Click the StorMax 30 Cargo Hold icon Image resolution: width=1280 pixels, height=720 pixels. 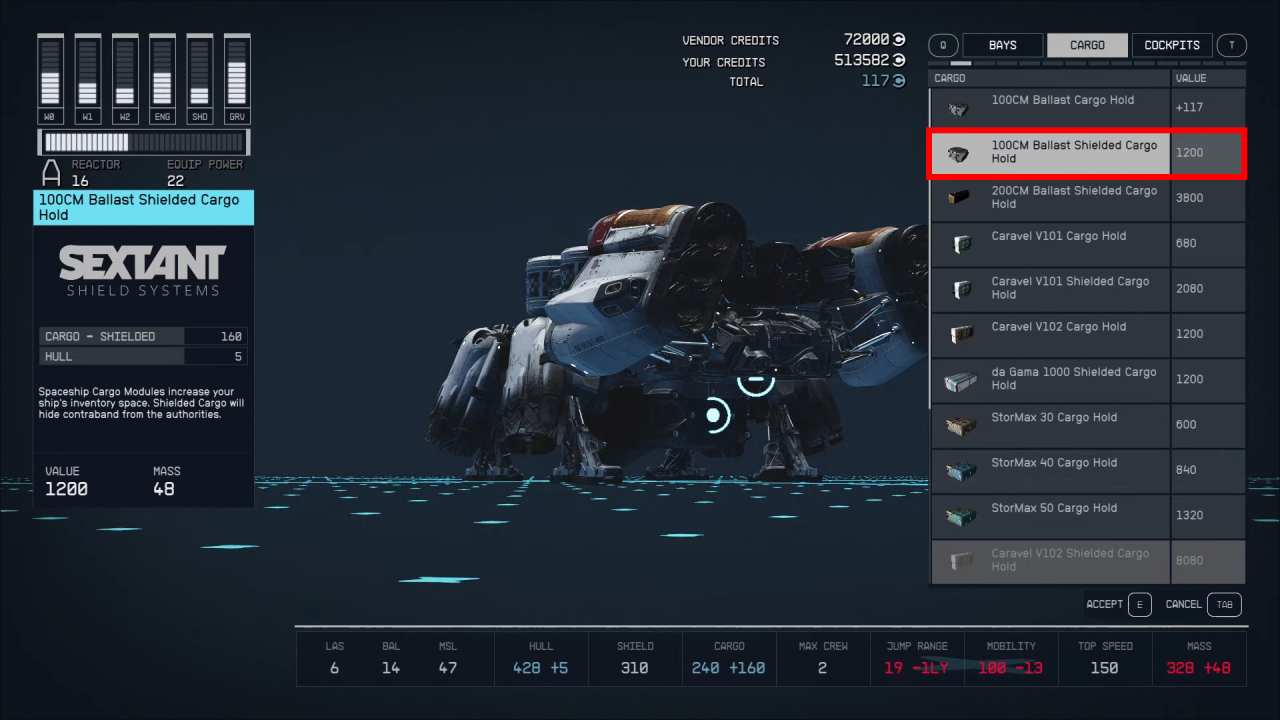[960, 425]
